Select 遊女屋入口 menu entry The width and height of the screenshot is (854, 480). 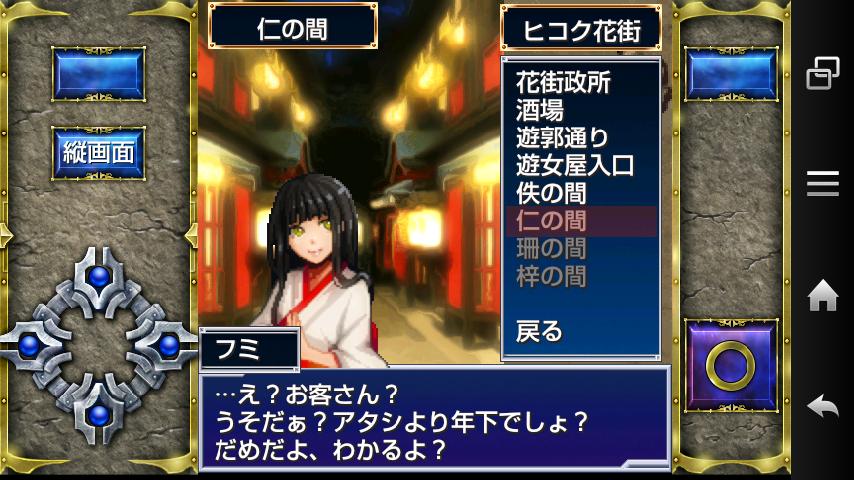click(575, 165)
